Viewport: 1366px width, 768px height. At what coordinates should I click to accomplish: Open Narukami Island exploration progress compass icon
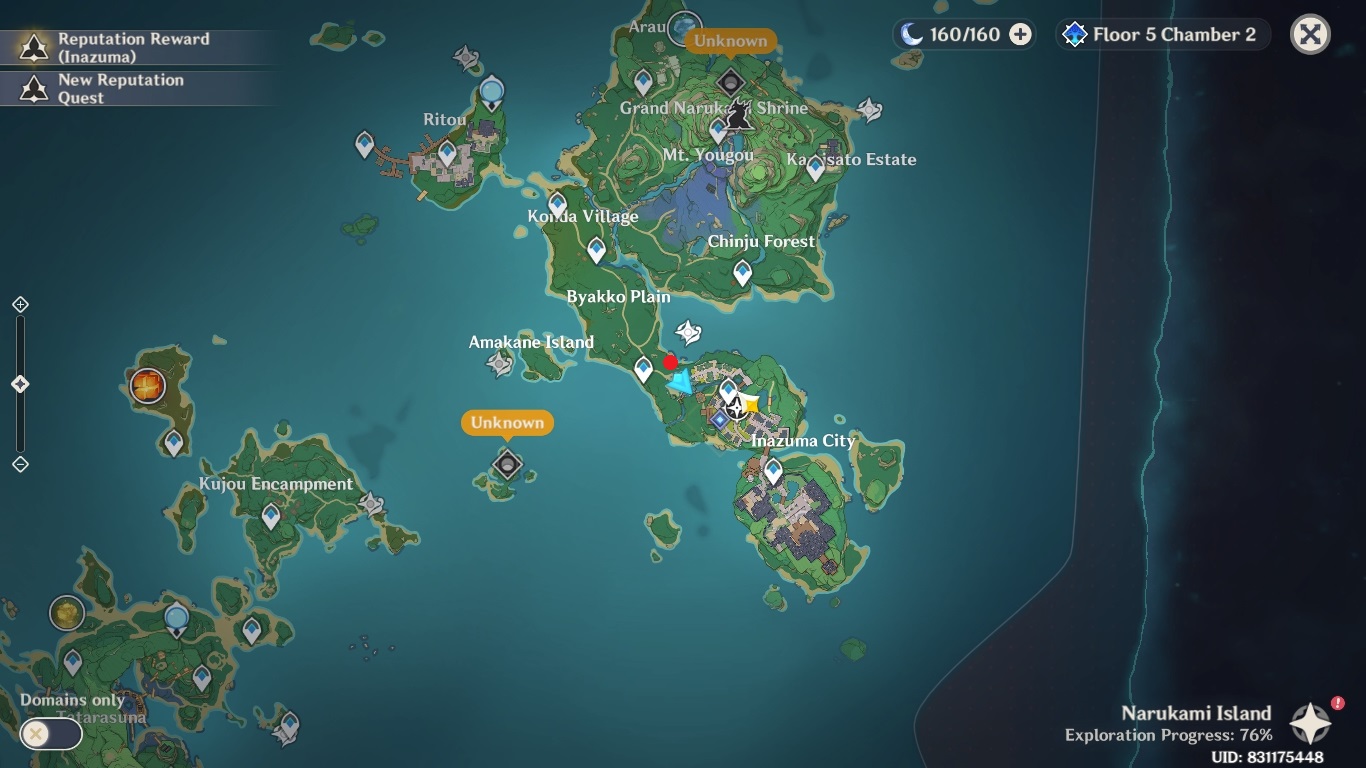pos(1310,723)
